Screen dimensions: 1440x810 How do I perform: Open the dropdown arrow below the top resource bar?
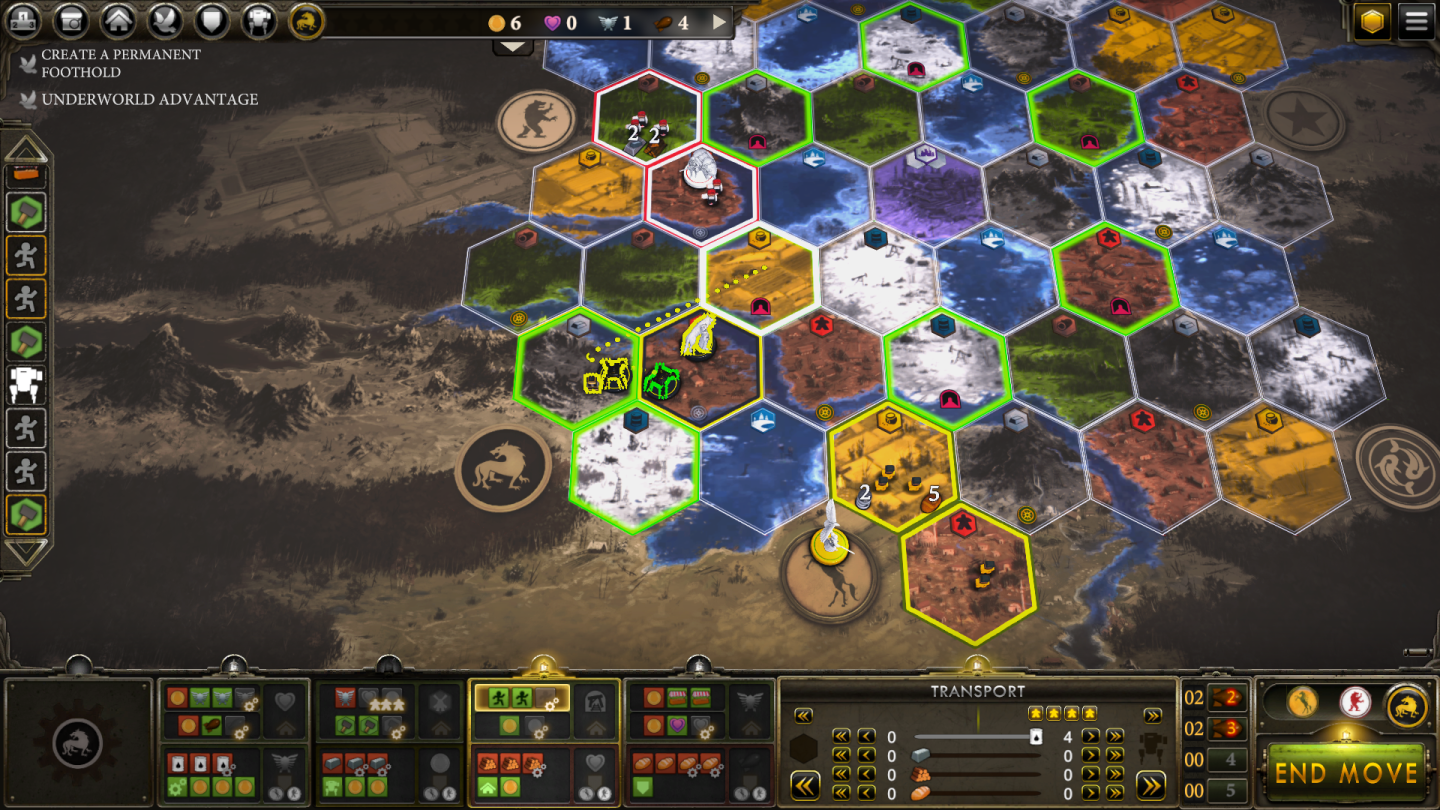click(x=511, y=45)
